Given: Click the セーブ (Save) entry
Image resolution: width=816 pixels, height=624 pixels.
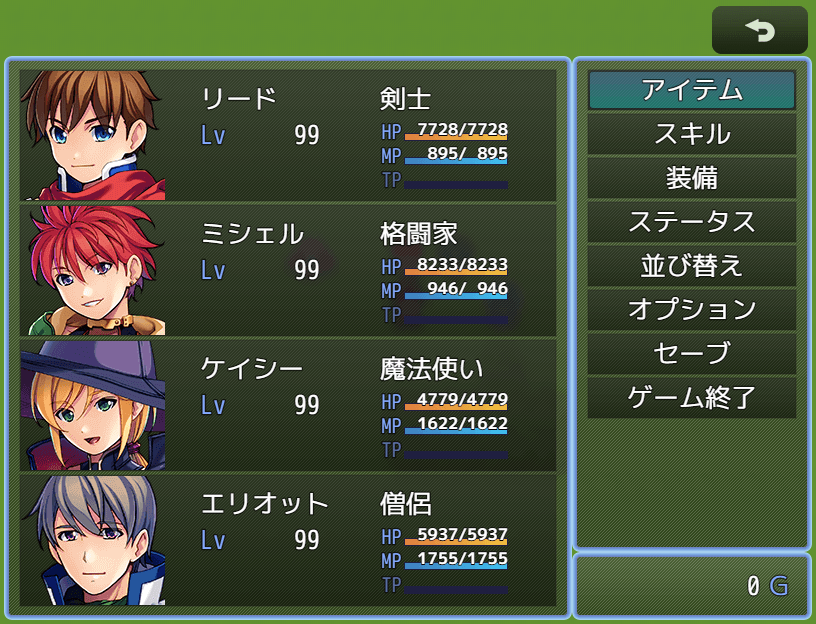Looking at the screenshot, I should 691,354.
